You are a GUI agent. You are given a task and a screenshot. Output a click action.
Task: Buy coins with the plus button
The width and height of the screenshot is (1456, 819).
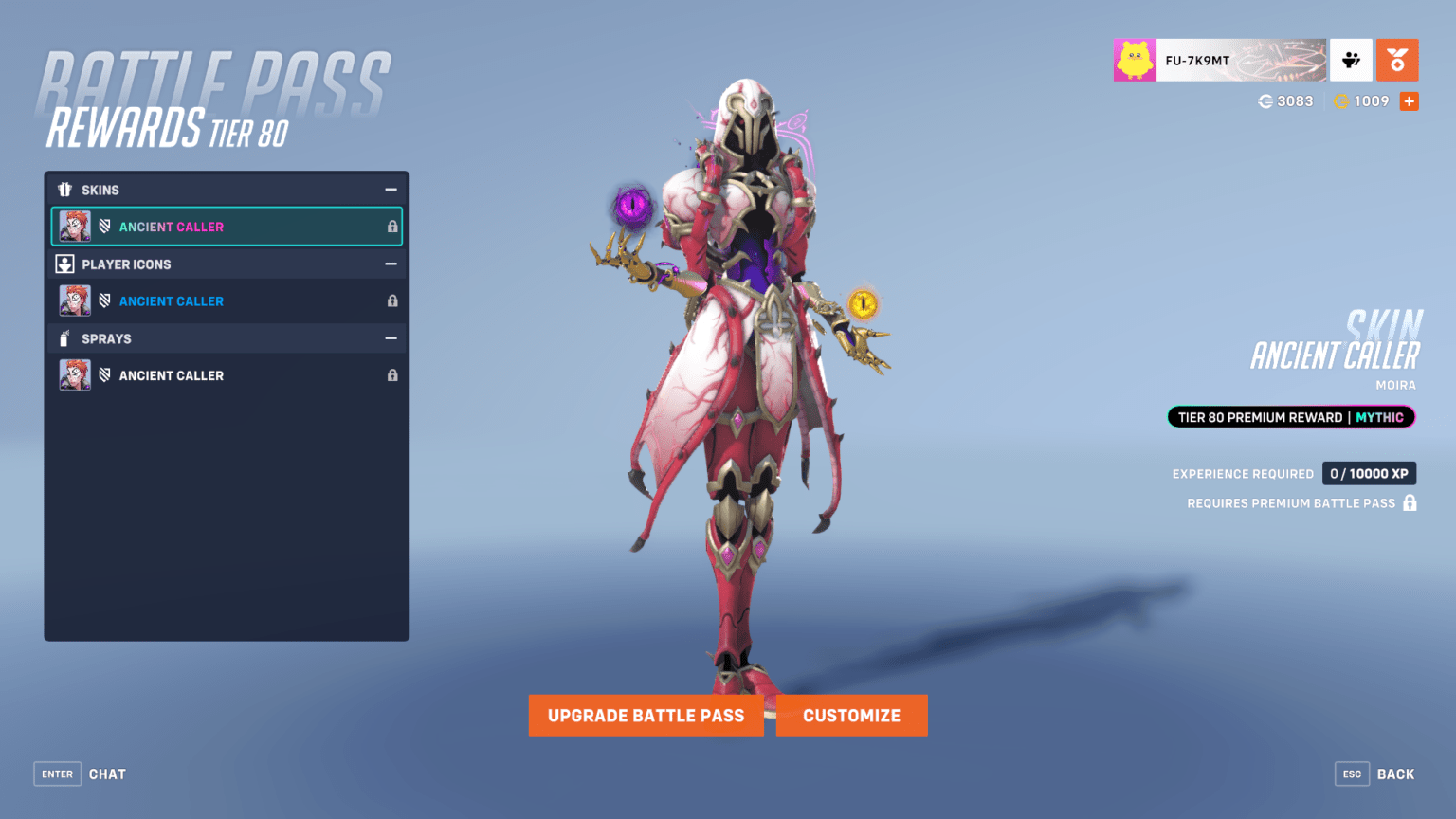1410,101
